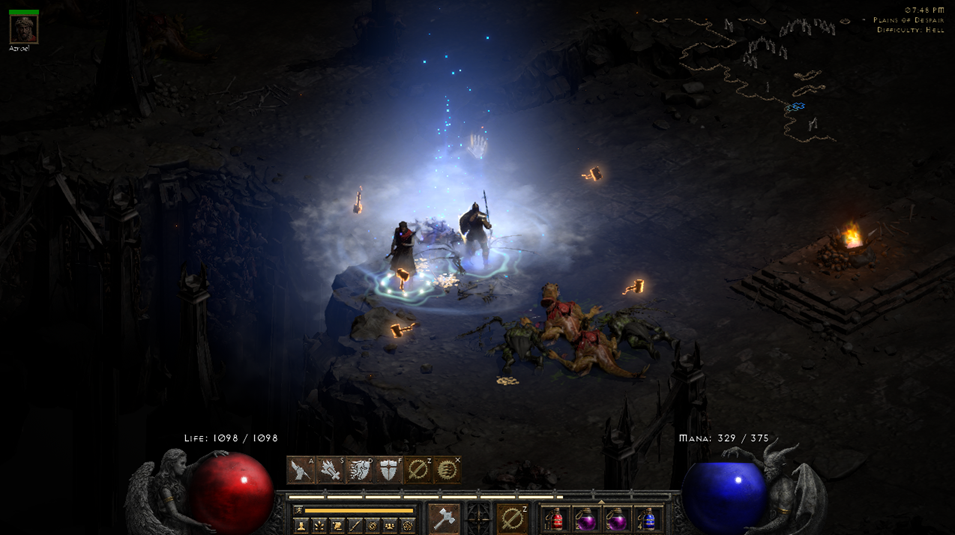Select the skill bound to key A
Viewport: 955px width, 535px height.
(301, 470)
